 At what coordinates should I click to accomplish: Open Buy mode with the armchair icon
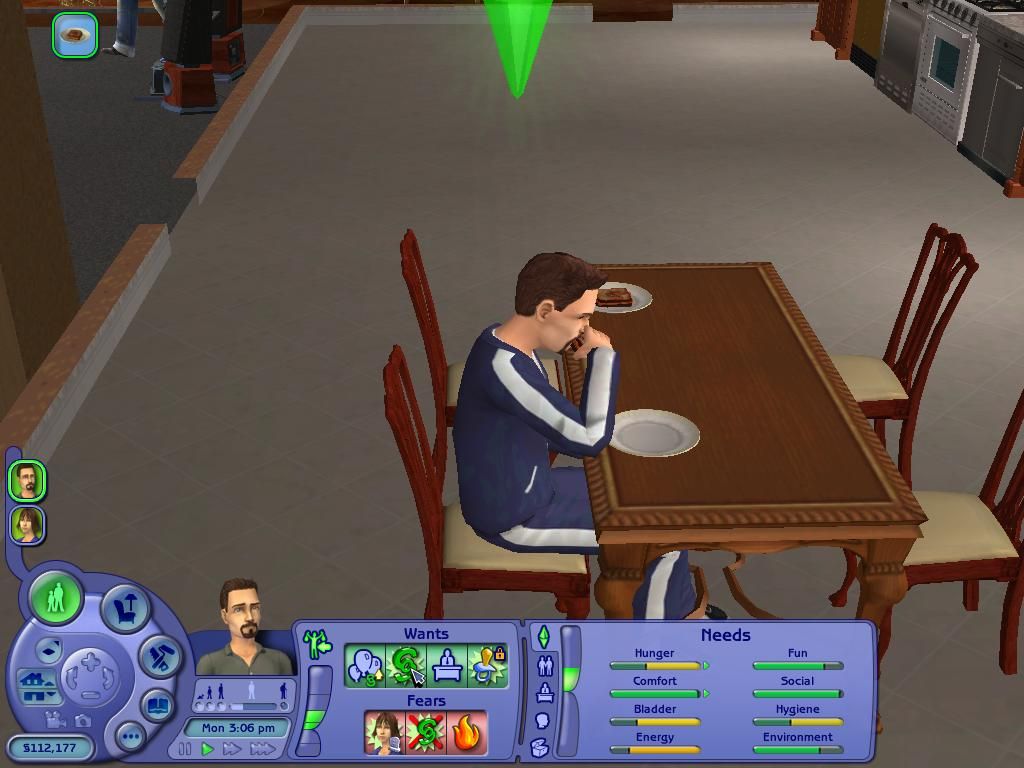coord(125,609)
